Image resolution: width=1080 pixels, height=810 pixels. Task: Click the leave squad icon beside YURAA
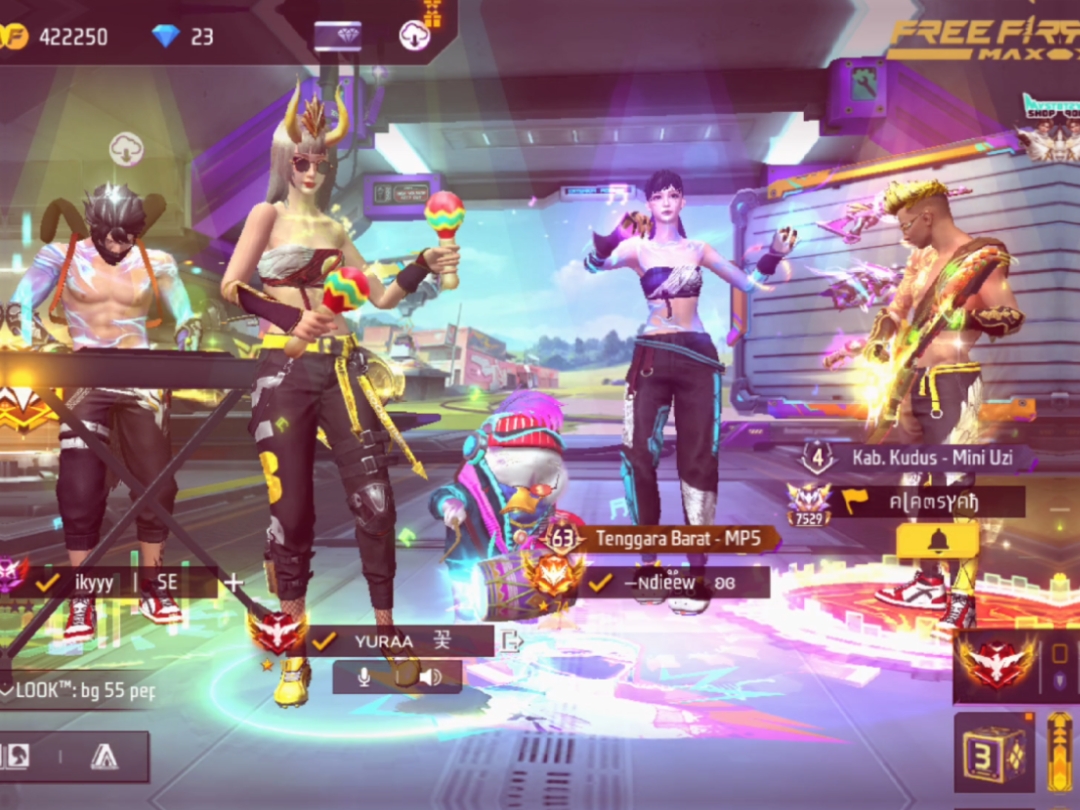click(x=510, y=641)
